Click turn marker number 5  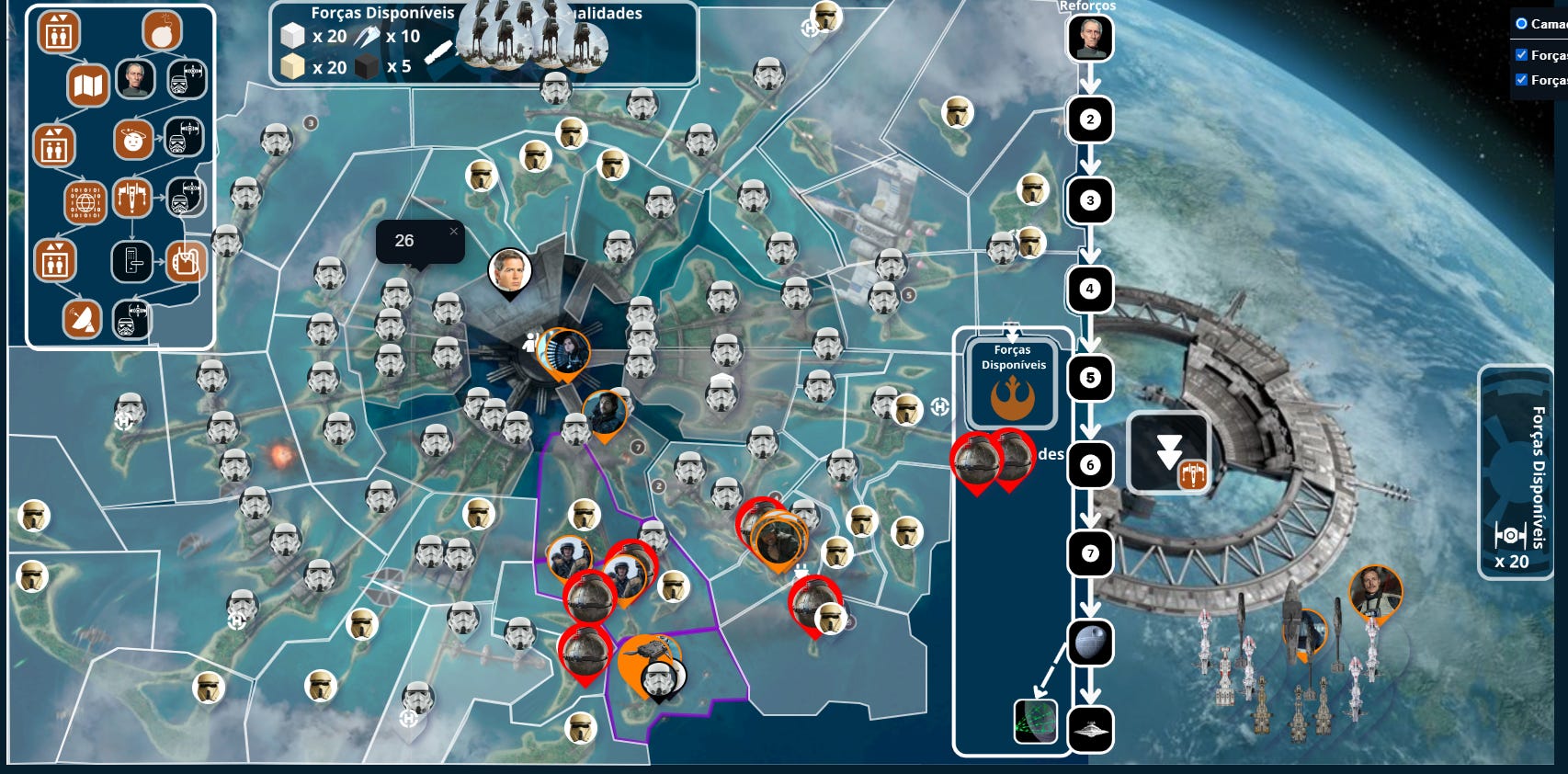(1092, 379)
